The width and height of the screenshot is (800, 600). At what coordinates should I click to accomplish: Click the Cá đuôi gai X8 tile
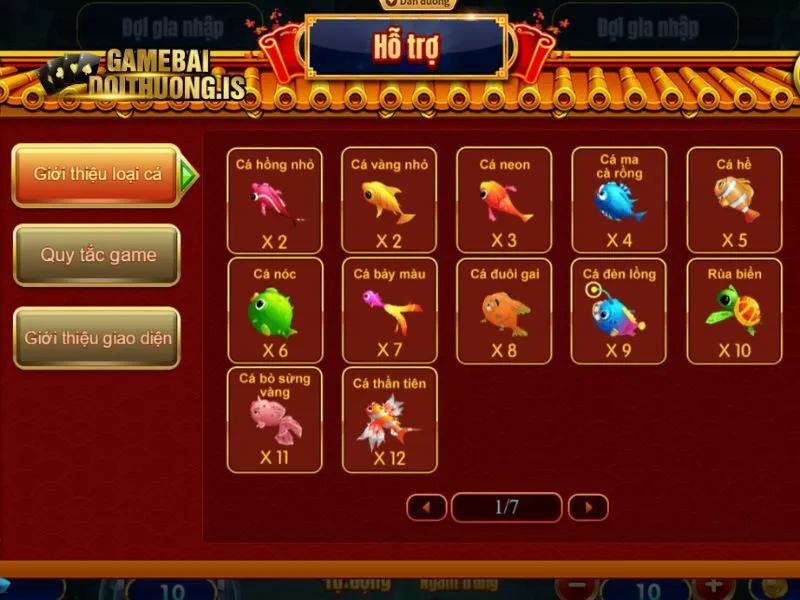point(504,310)
